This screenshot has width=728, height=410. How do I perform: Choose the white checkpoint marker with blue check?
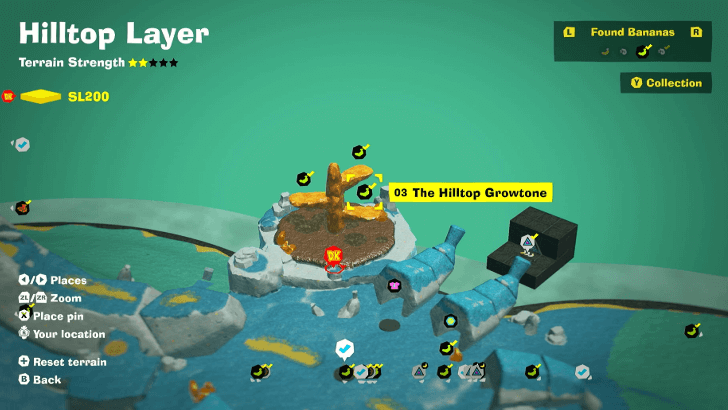pyautogui.click(x=344, y=347)
